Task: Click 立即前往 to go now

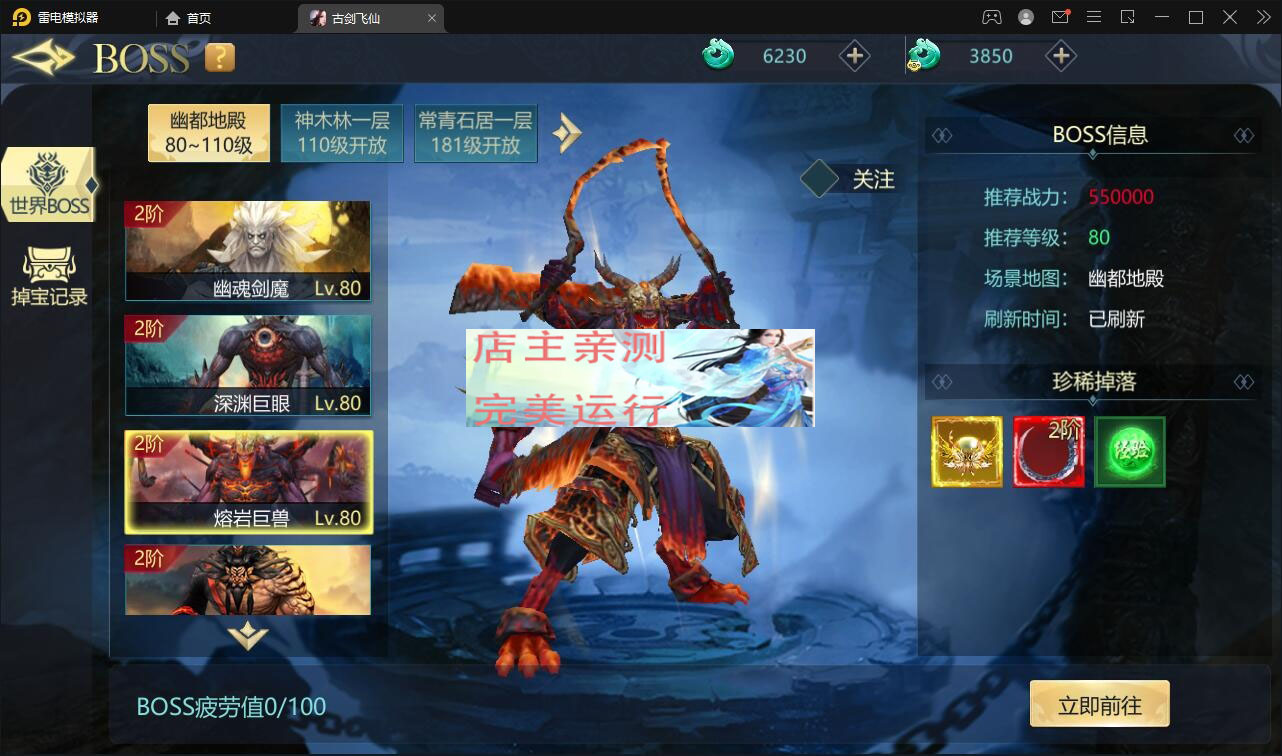Action: coord(1099,706)
